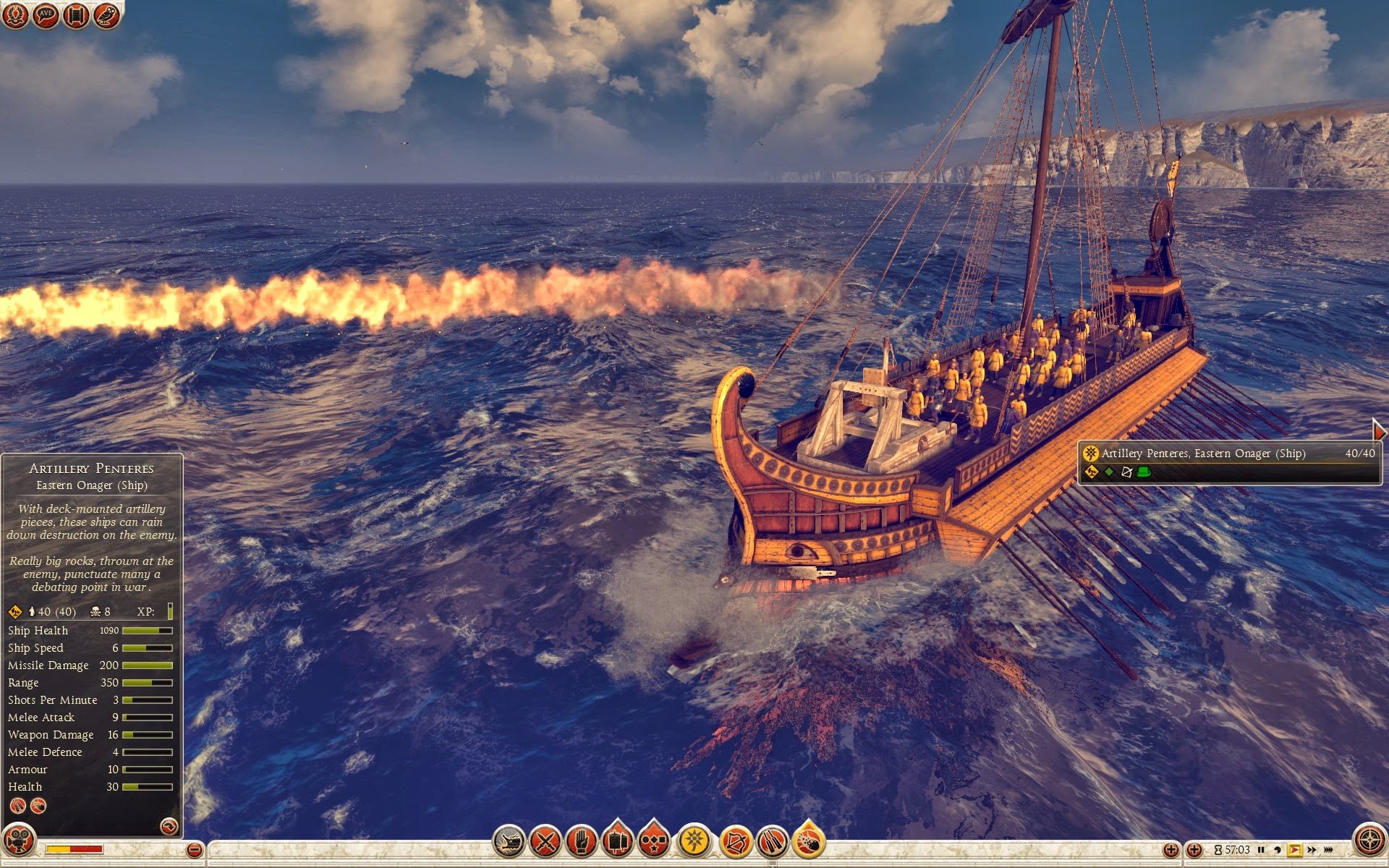
Task: Toggle the bow fire-at-will button
Action: (736, 842)
